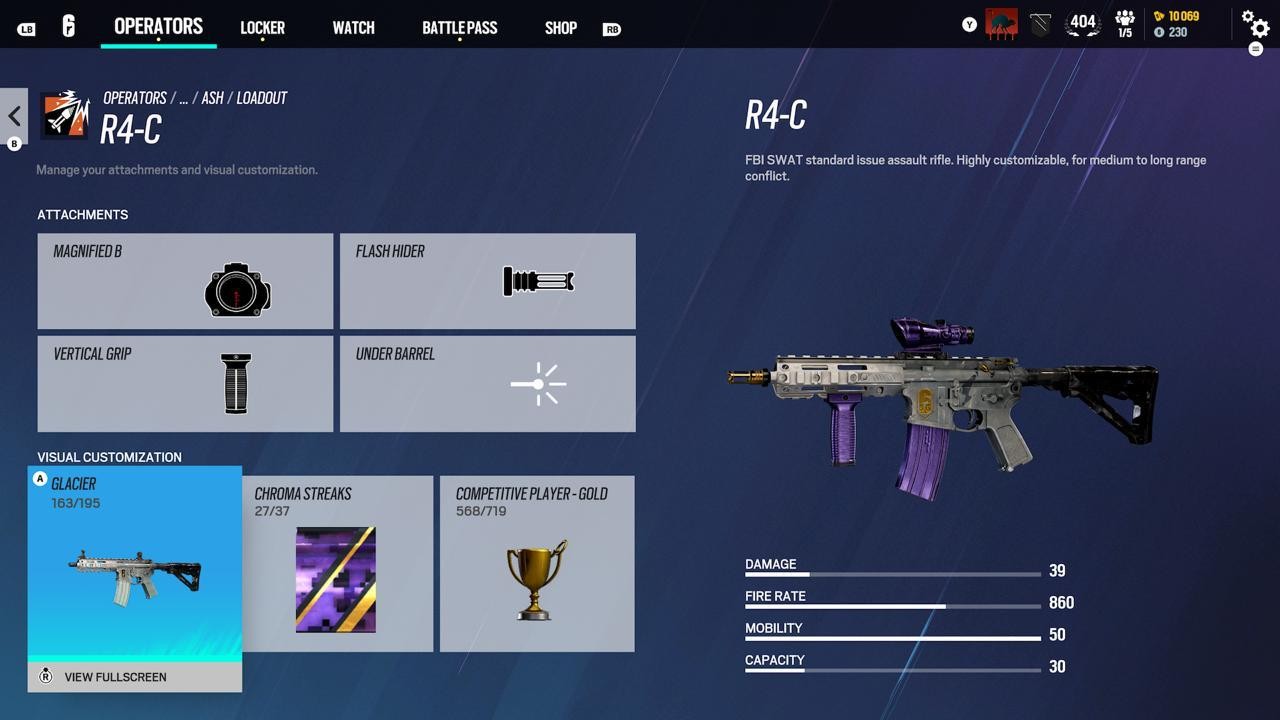Open the hamburger menu below settings gear
The width and height of the screenshot is (1280, 720).
[1257, 48]
